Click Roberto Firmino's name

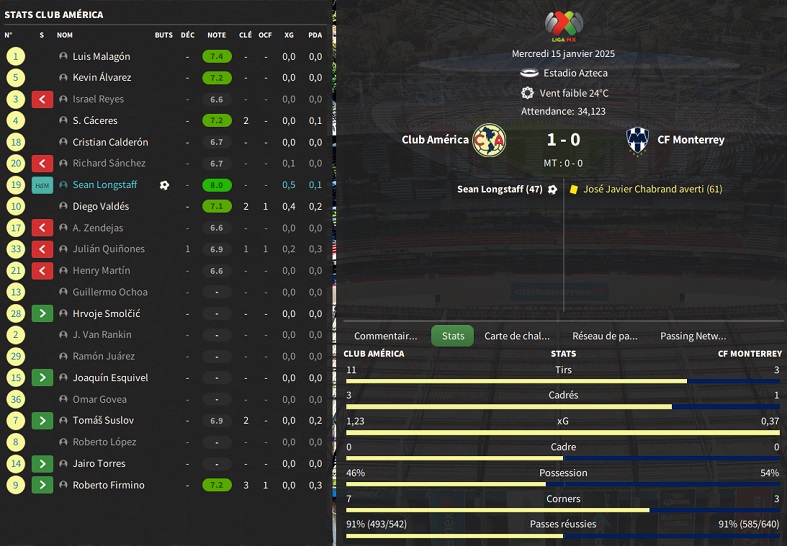click(108, 485)
